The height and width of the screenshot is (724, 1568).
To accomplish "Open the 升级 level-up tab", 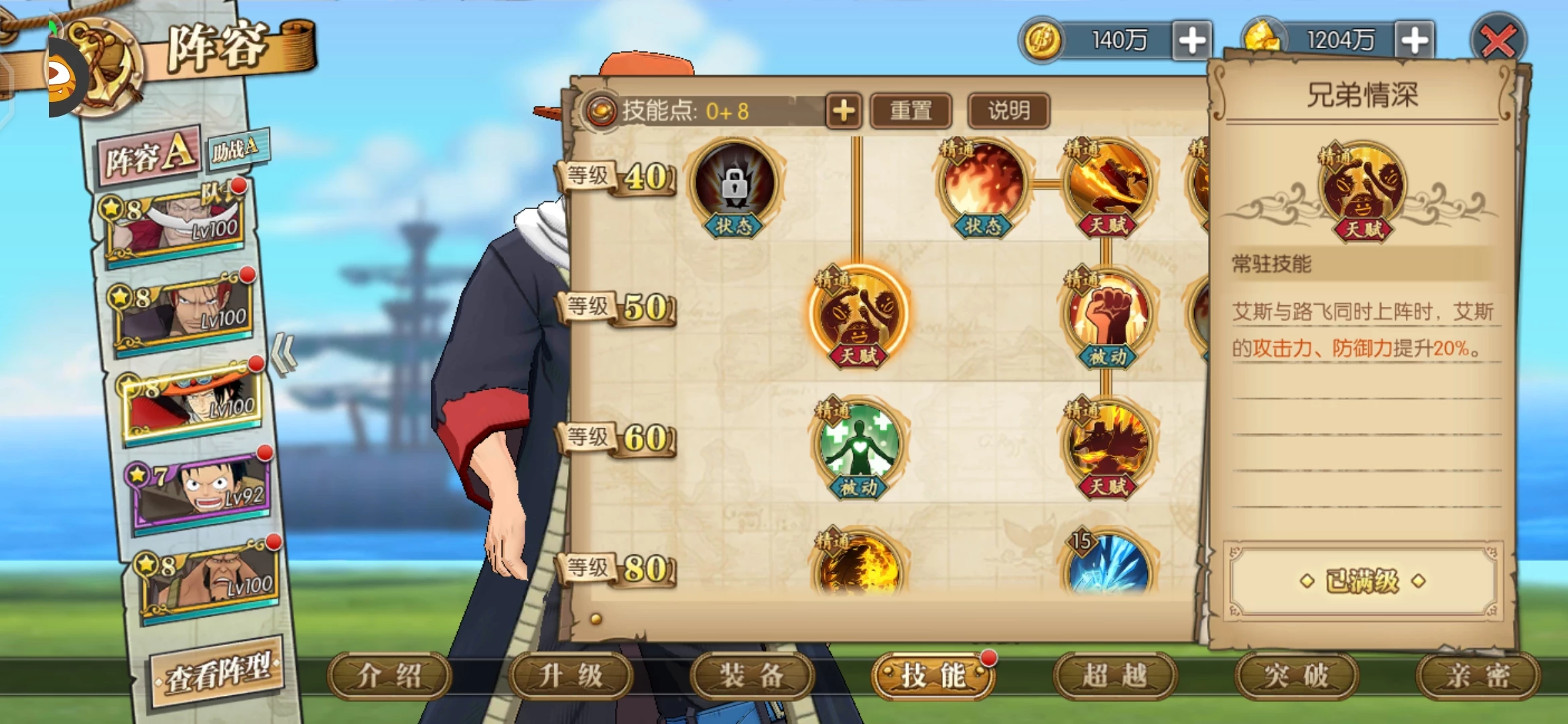I will pyautogui.click(x=571, y=676).
